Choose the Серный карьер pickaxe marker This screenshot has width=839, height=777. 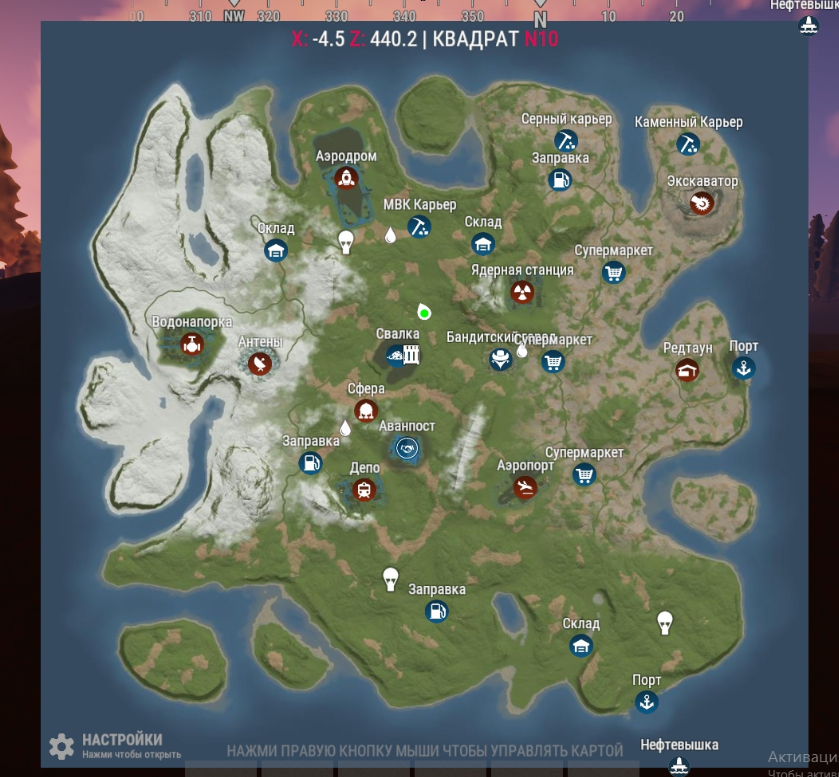[x=566, y=140]
